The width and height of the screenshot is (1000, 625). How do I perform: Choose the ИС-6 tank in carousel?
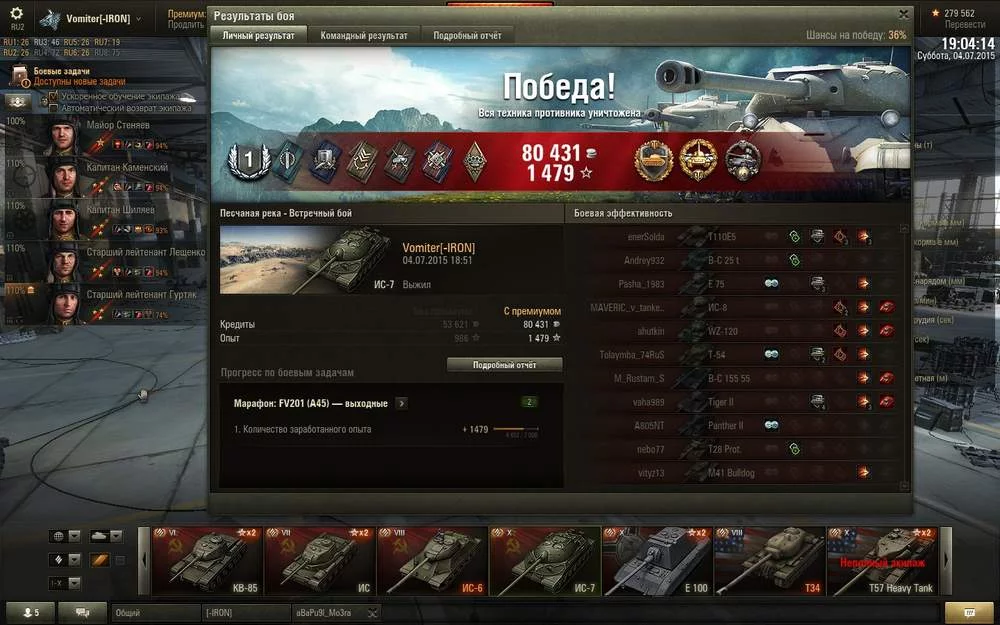(432, 561)
